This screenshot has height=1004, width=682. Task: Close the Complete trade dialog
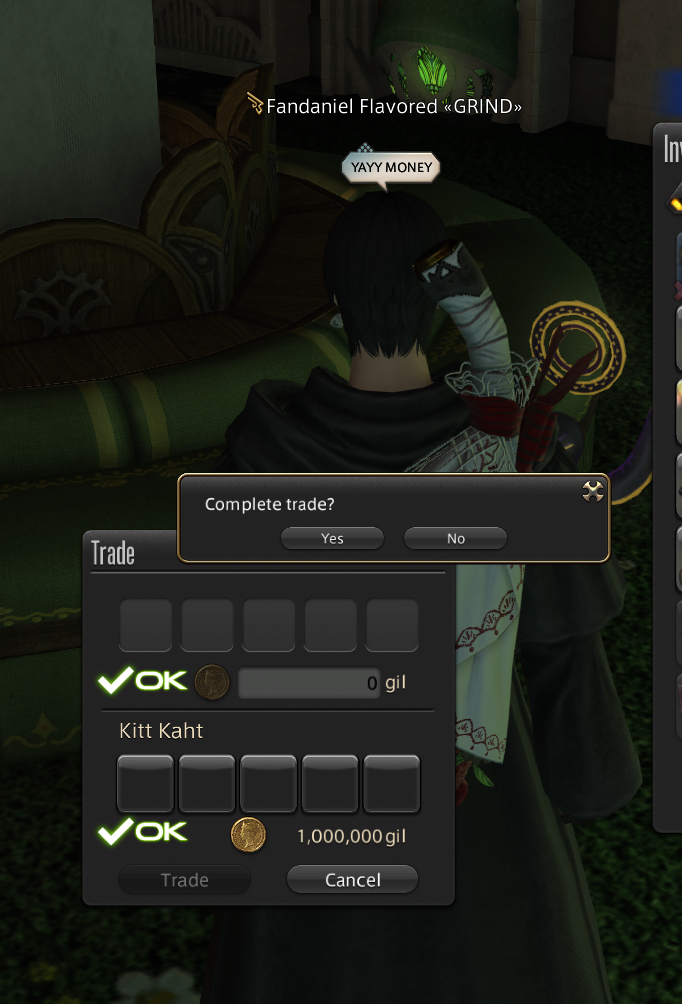[x=592, y=490]
